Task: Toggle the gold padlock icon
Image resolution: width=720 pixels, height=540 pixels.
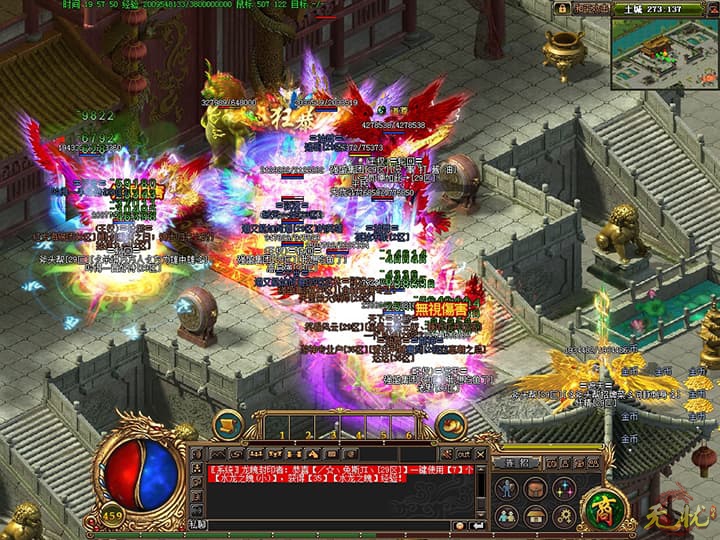Action: point(562,8)
